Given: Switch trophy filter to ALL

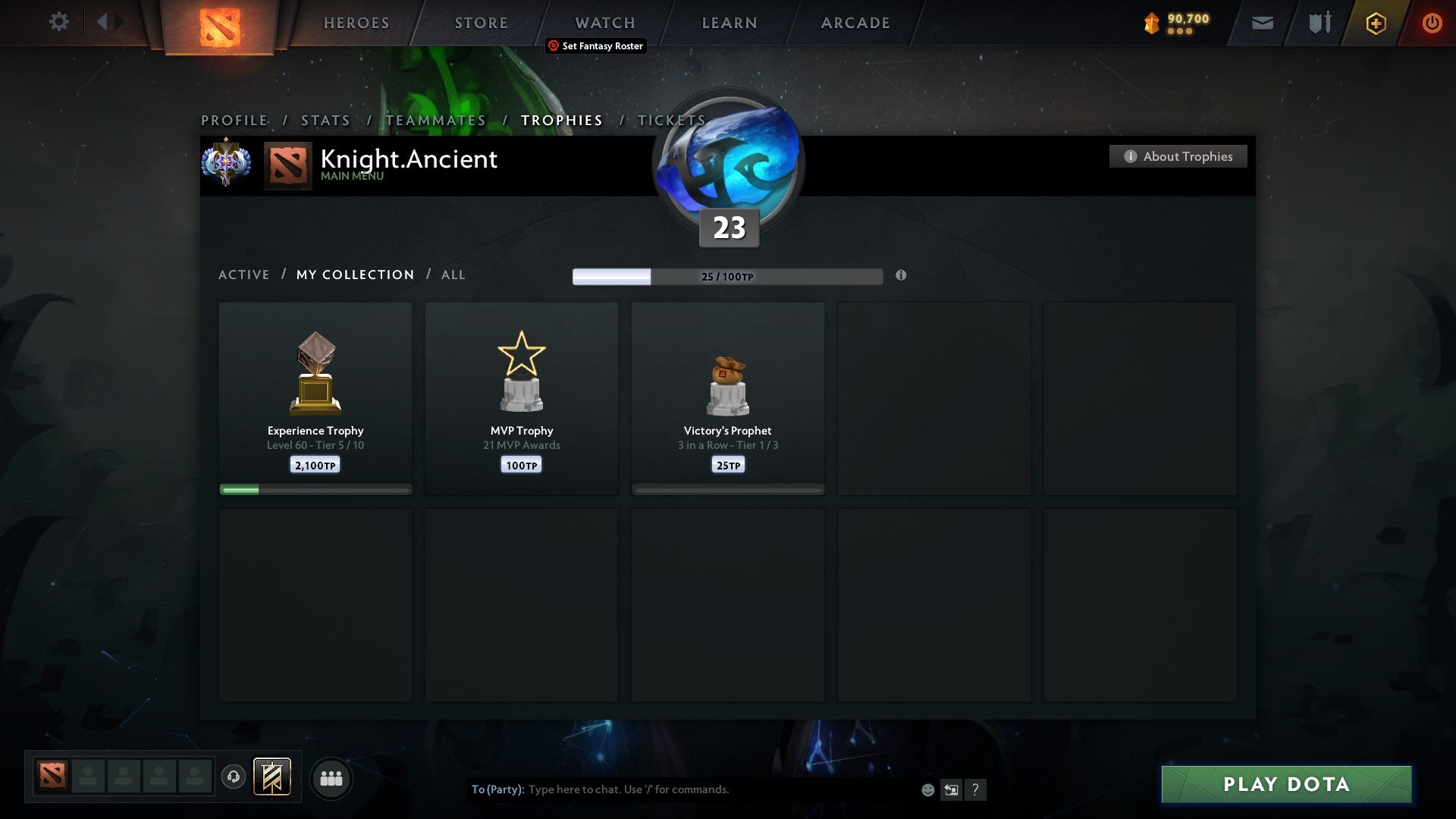Looking at the screenshot, I should coord(453,275).
